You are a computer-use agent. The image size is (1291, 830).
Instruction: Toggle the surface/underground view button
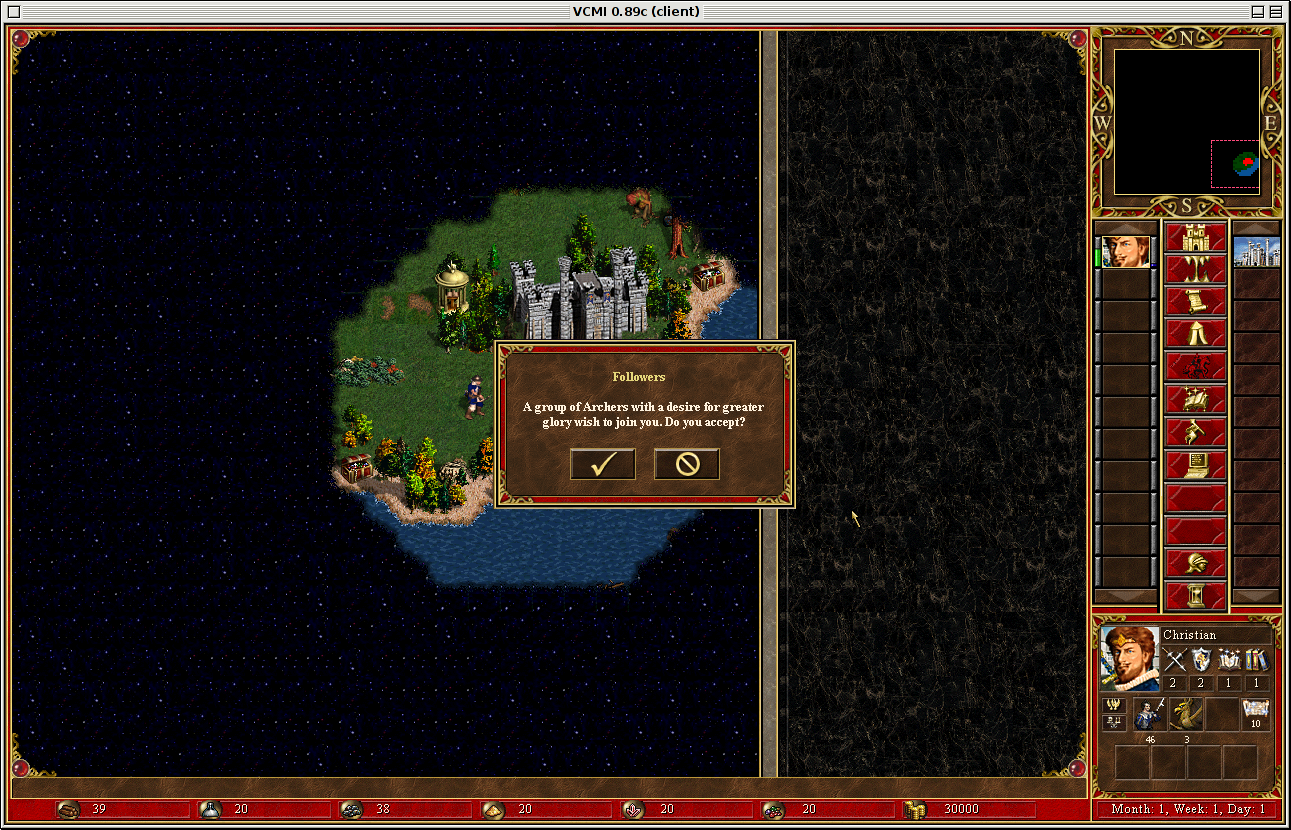click(1196, 270)
